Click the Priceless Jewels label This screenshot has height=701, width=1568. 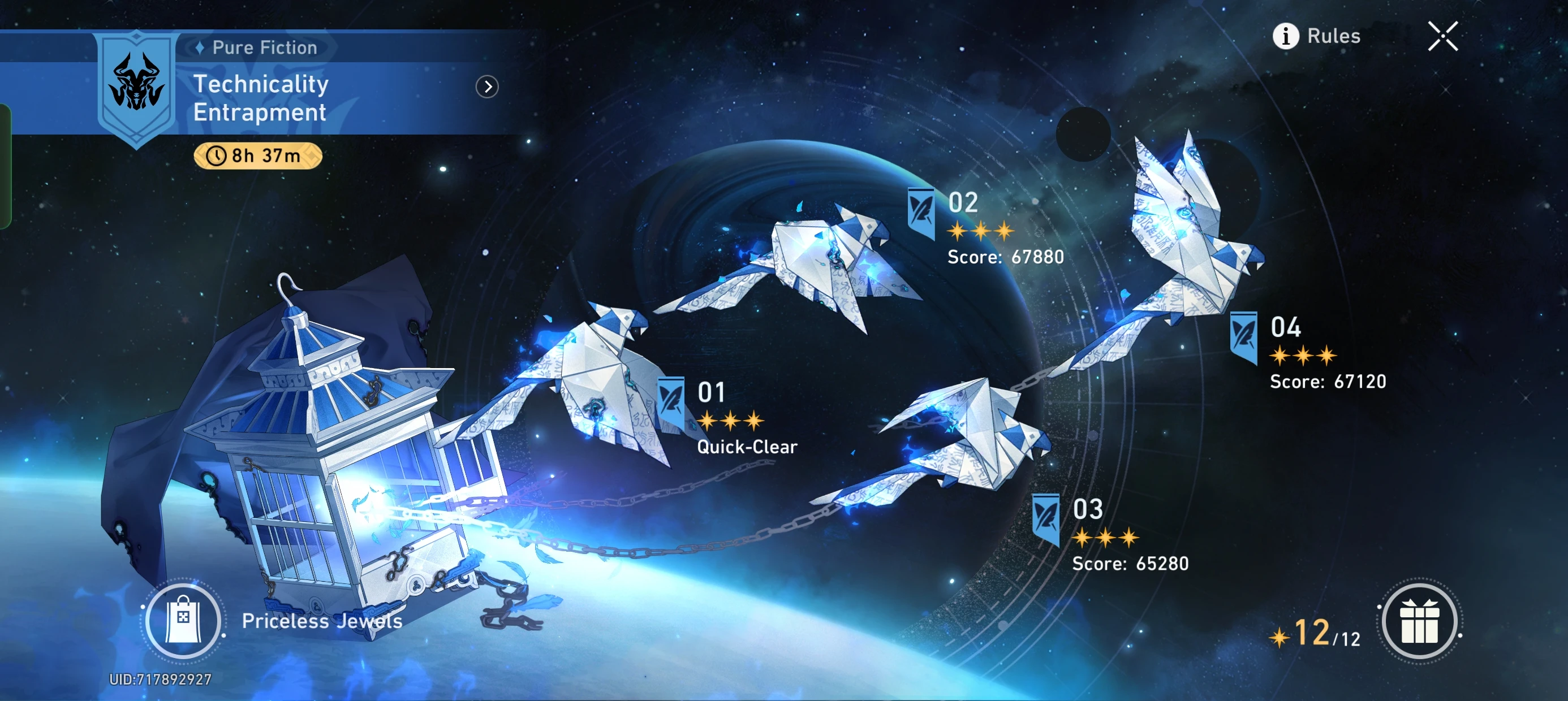(x=321, y=621)
